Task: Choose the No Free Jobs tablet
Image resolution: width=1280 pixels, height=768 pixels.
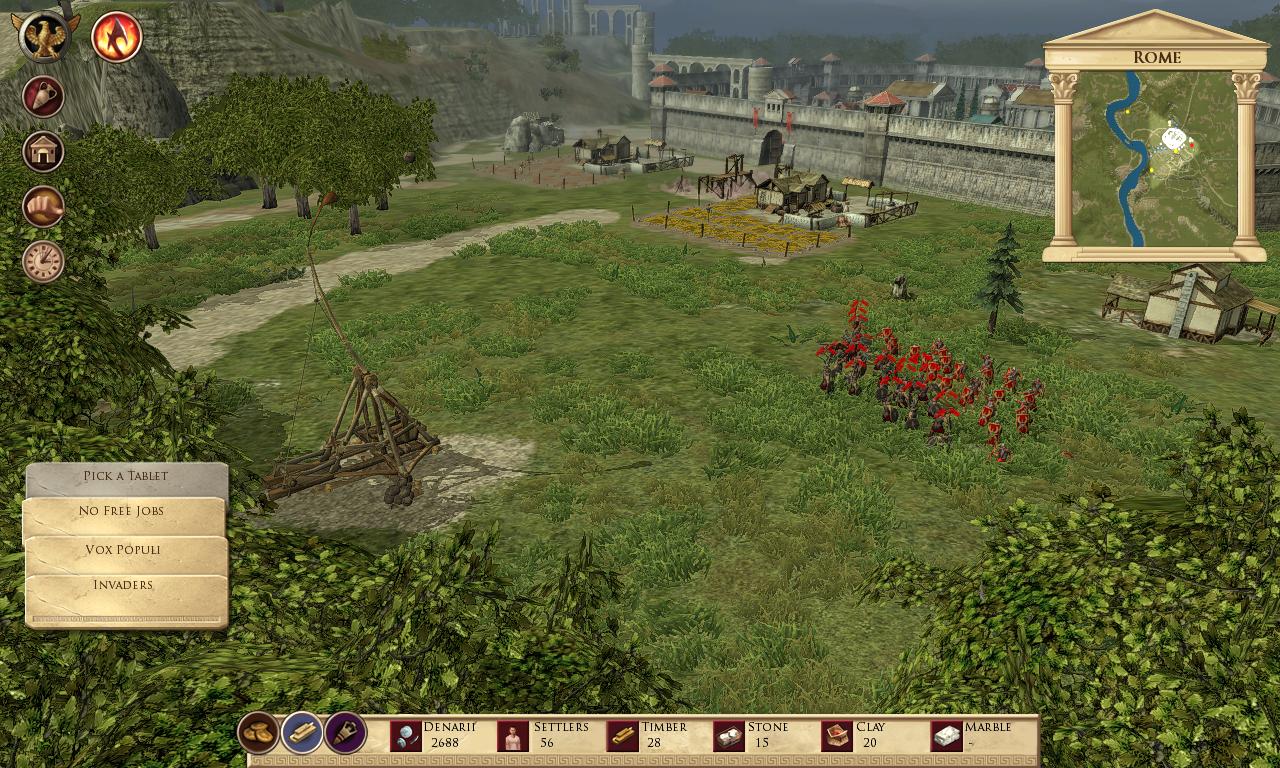Action: (124, 512)
